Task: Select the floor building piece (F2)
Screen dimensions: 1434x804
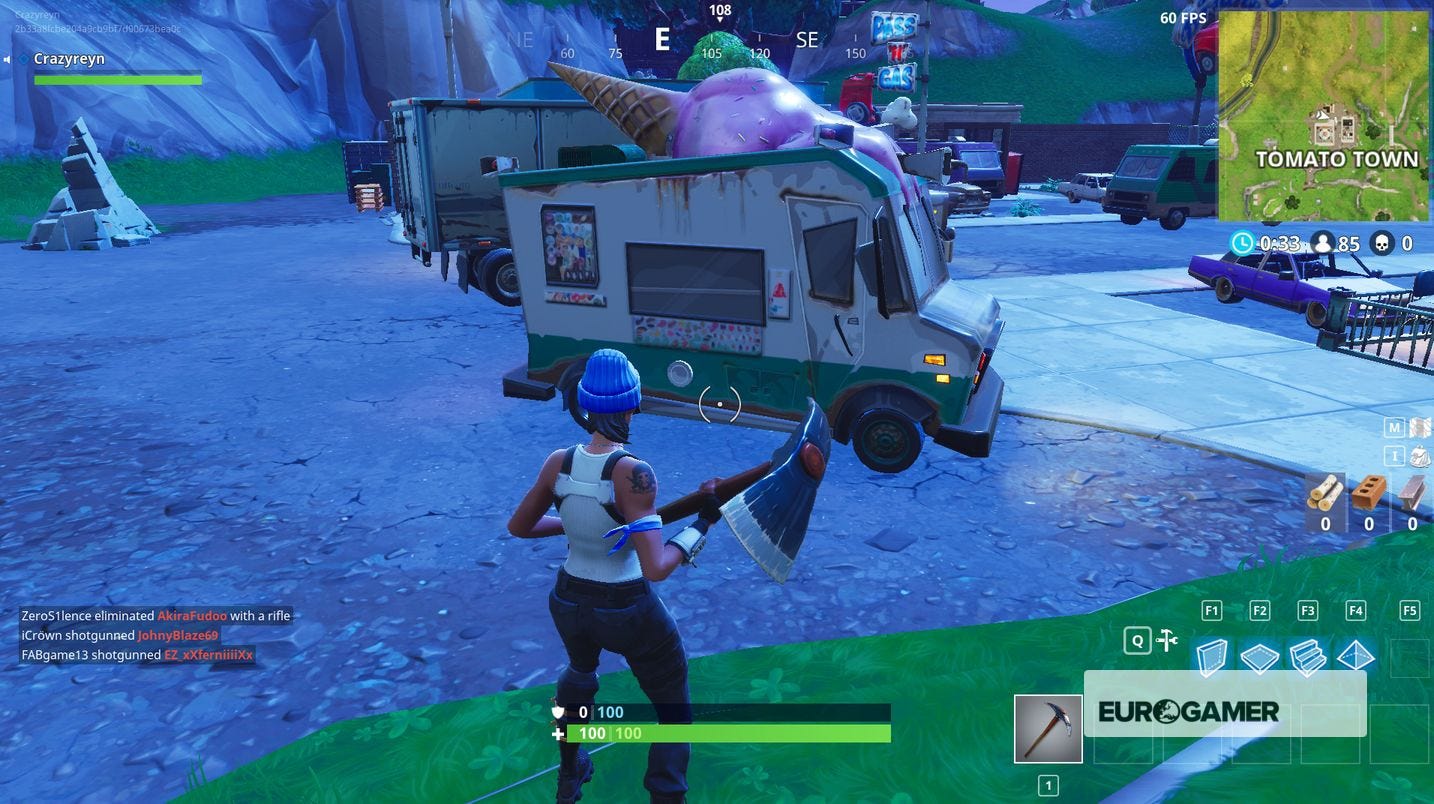Action: (x=1260, y=655)
